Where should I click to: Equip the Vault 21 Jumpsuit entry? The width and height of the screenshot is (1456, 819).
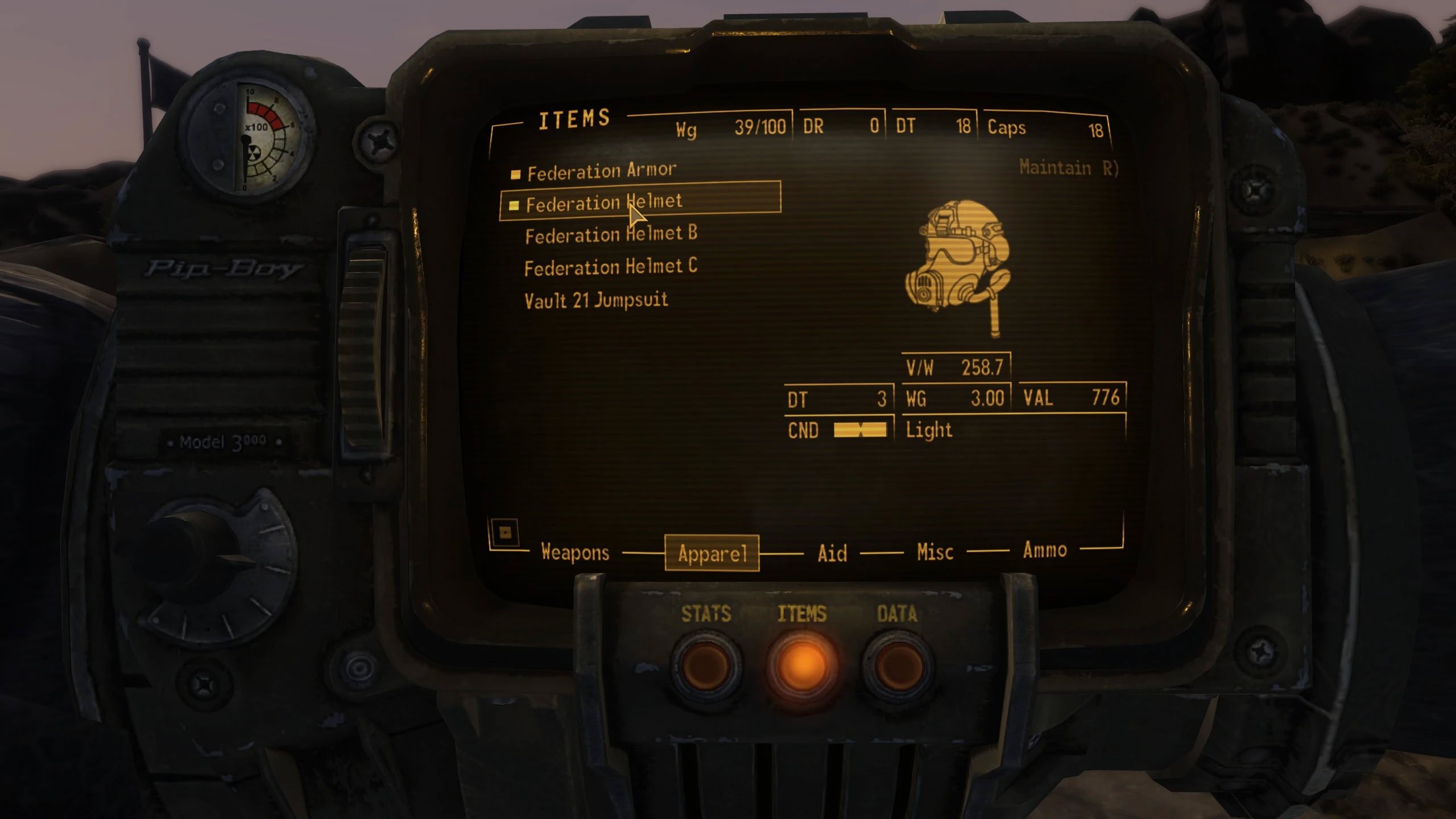pos(595,300)
